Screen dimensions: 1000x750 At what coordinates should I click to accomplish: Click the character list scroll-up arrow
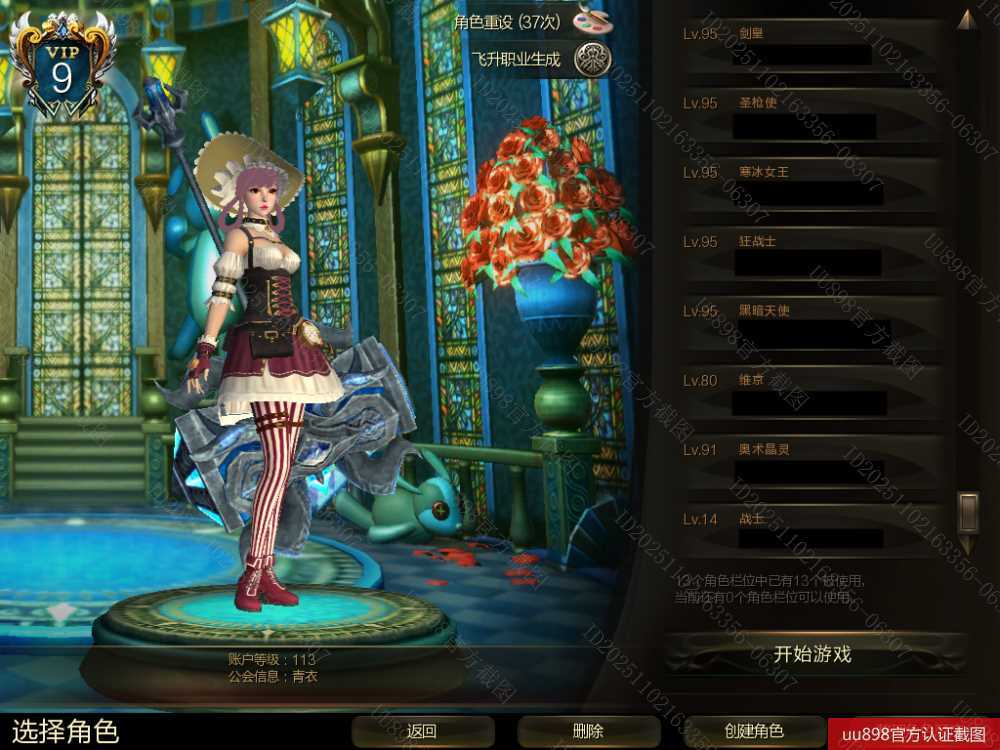tap(966, 20)
